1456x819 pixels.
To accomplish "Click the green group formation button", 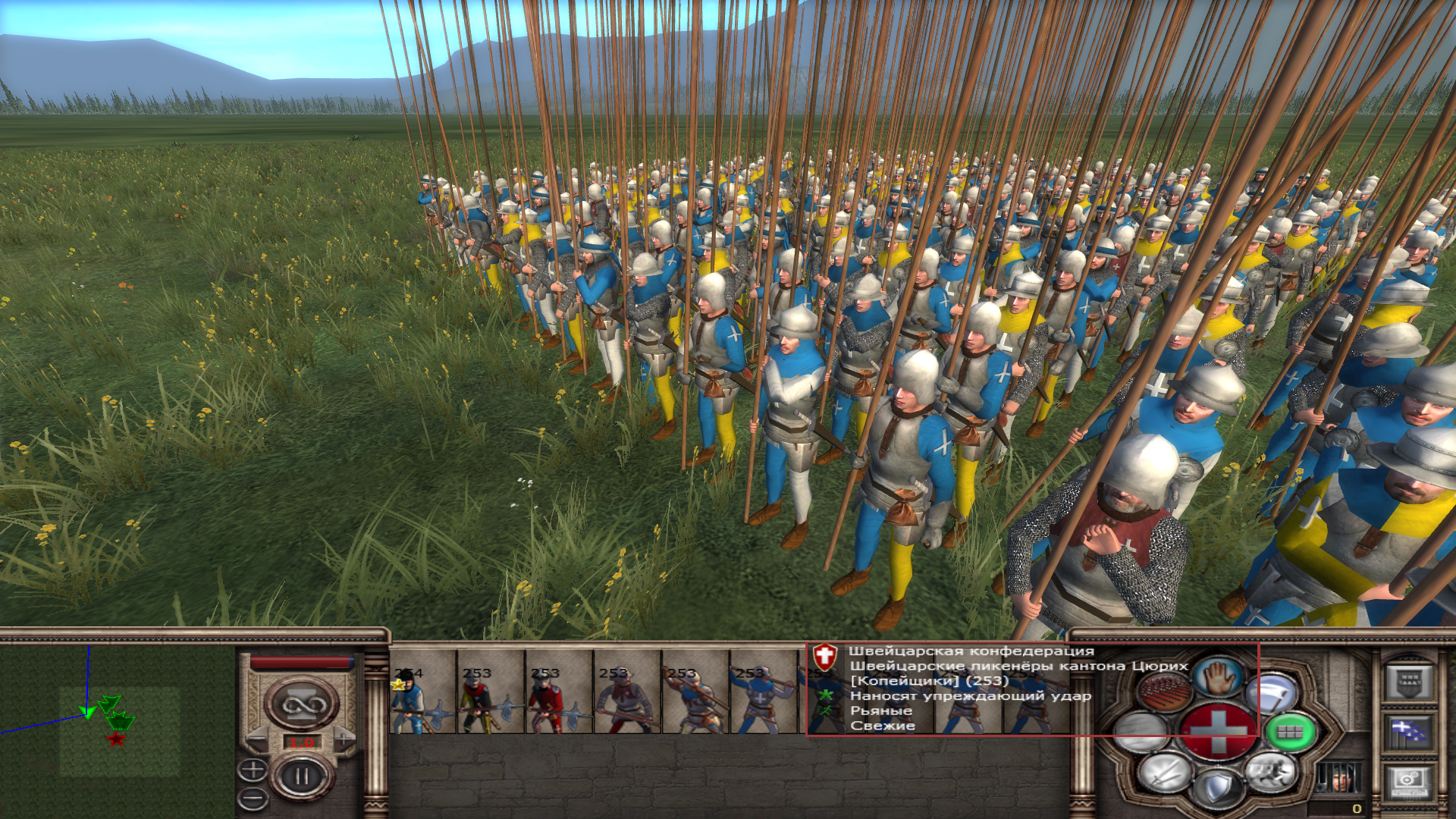I will (x=1290, y=733).
